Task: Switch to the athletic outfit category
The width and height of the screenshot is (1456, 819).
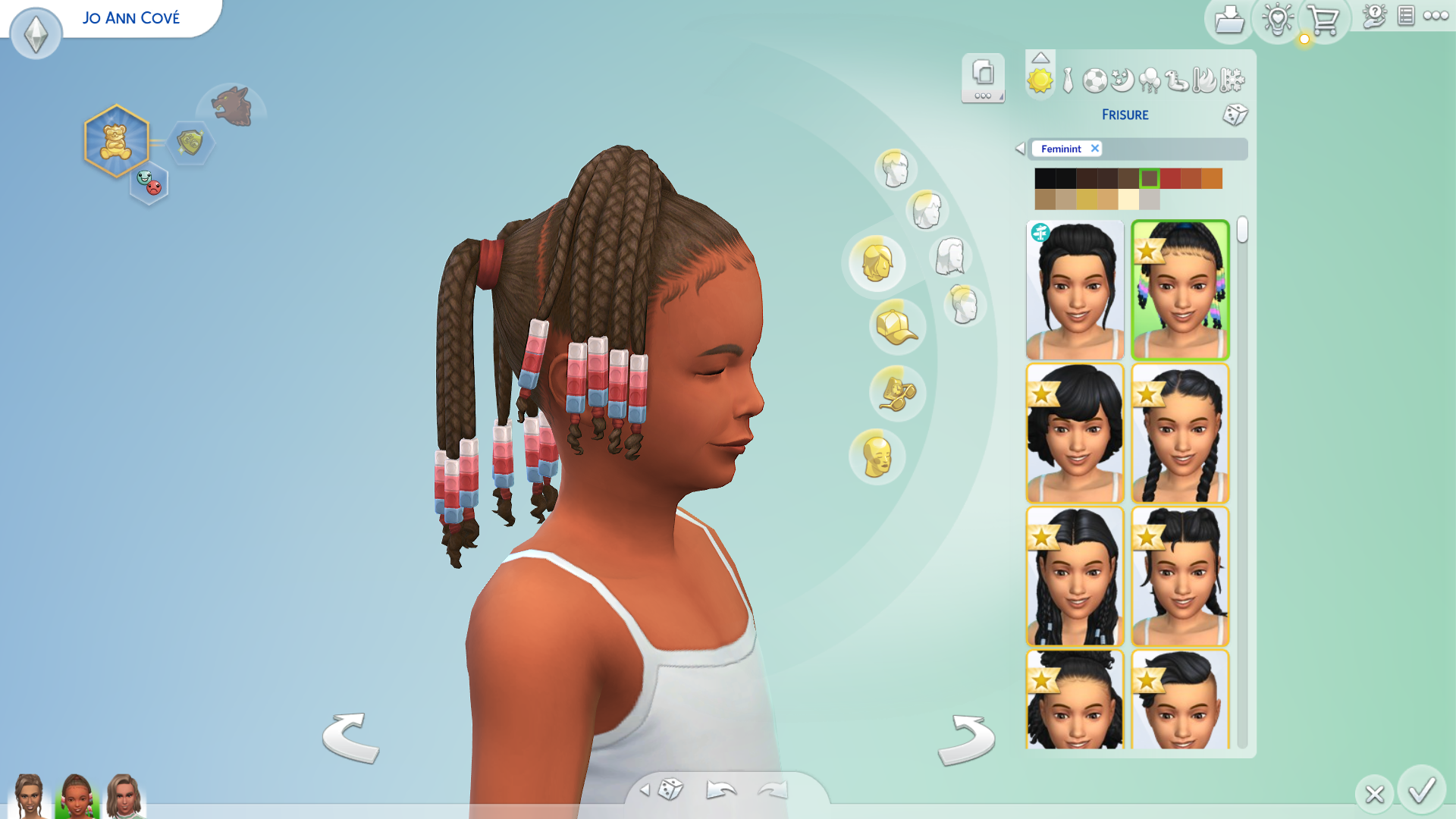Action: coord(1094,80)
